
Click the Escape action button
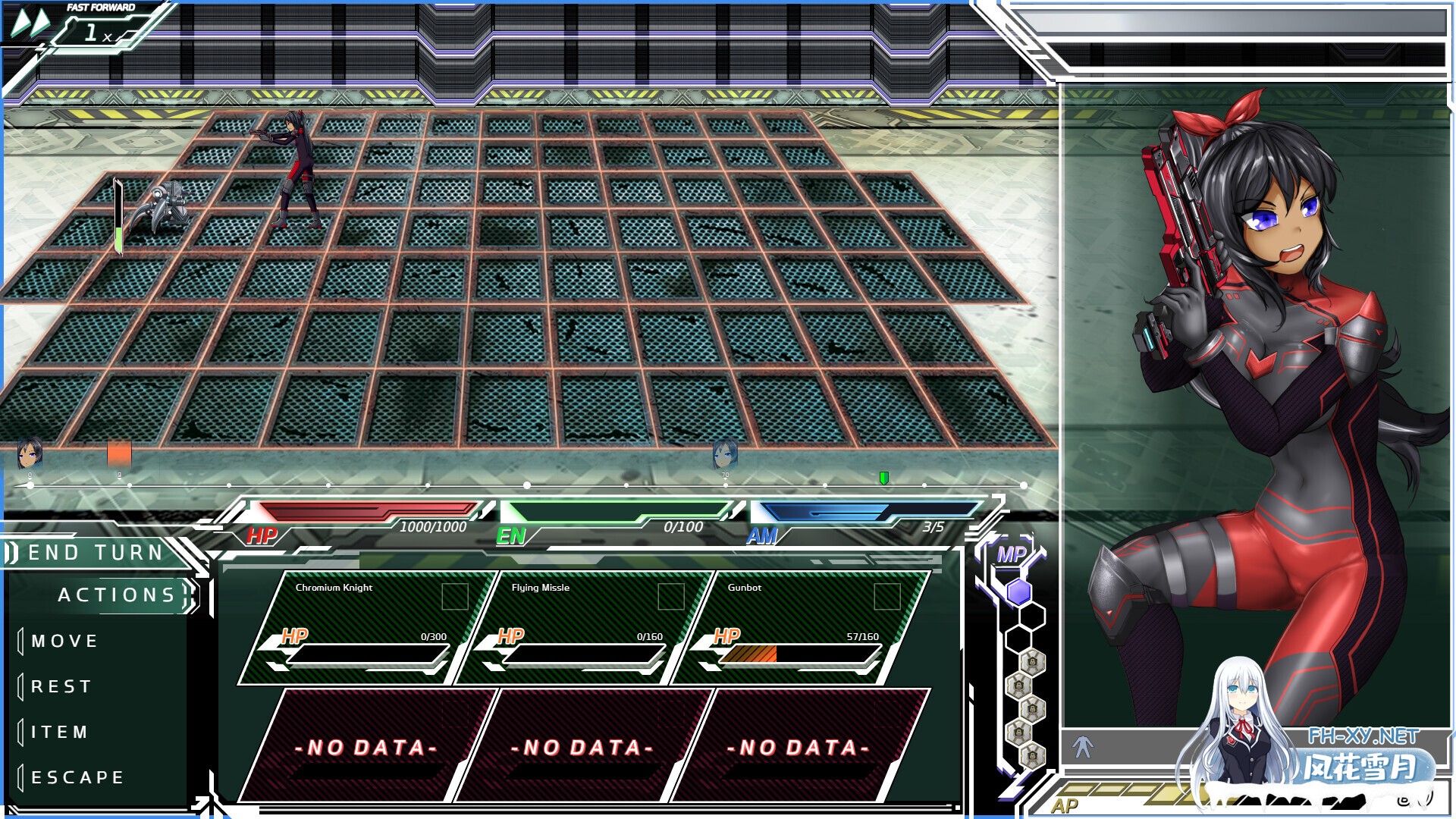pos(74,777)
